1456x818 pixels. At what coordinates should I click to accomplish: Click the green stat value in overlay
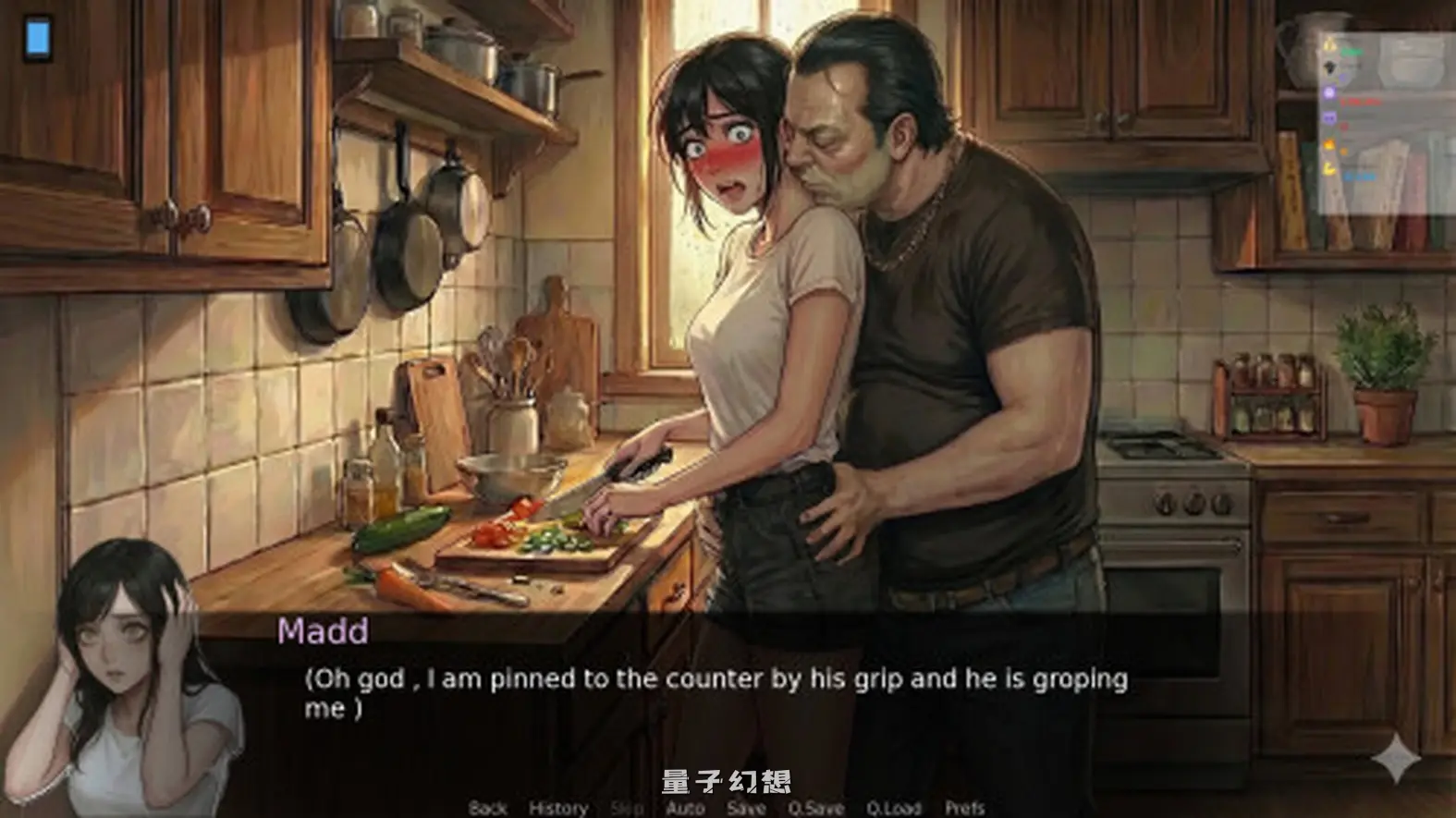(1352, 51)
